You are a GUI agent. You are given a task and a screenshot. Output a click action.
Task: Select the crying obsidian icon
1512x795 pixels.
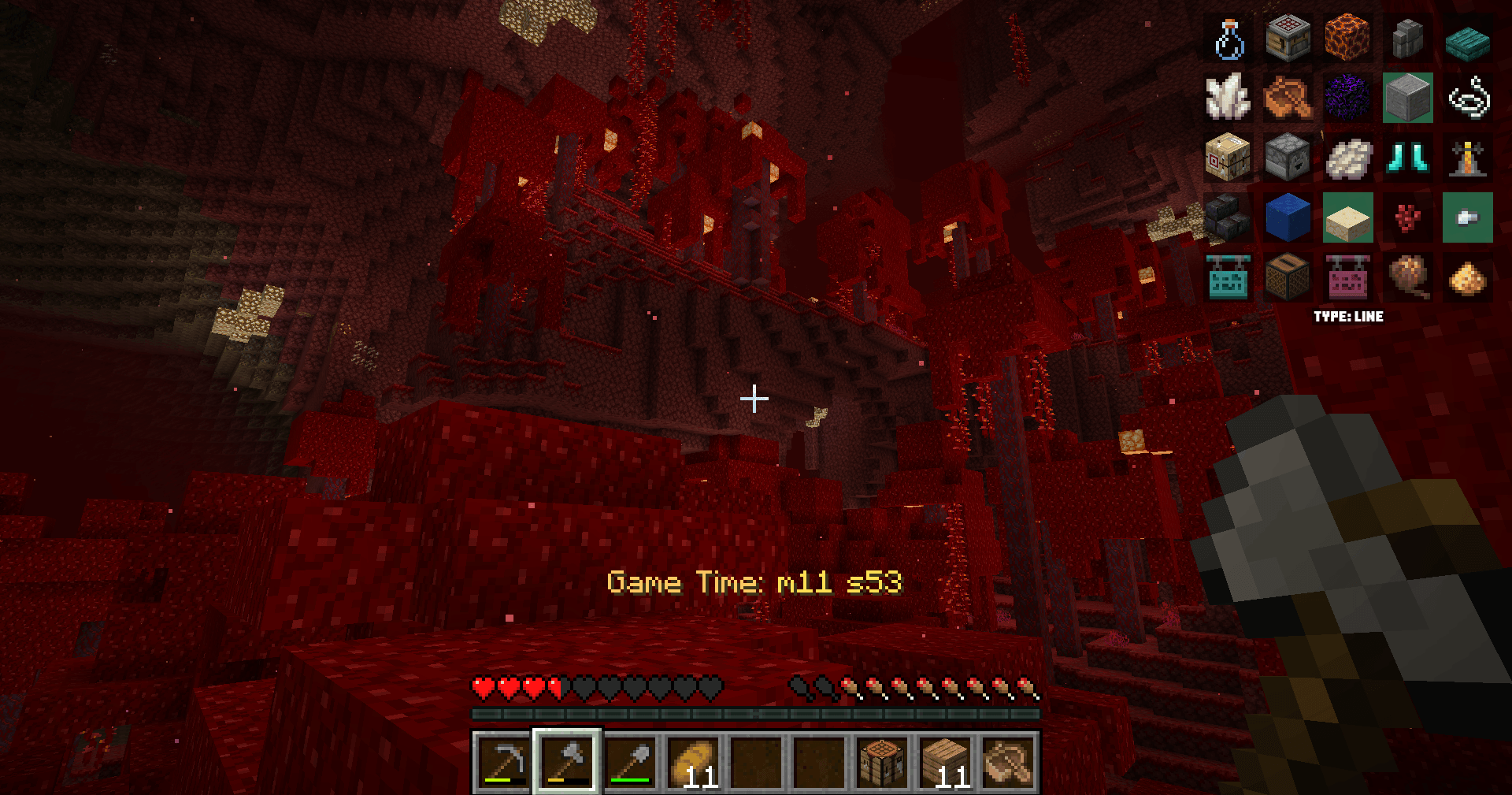pyautogui.click(x=1347, y=98)
